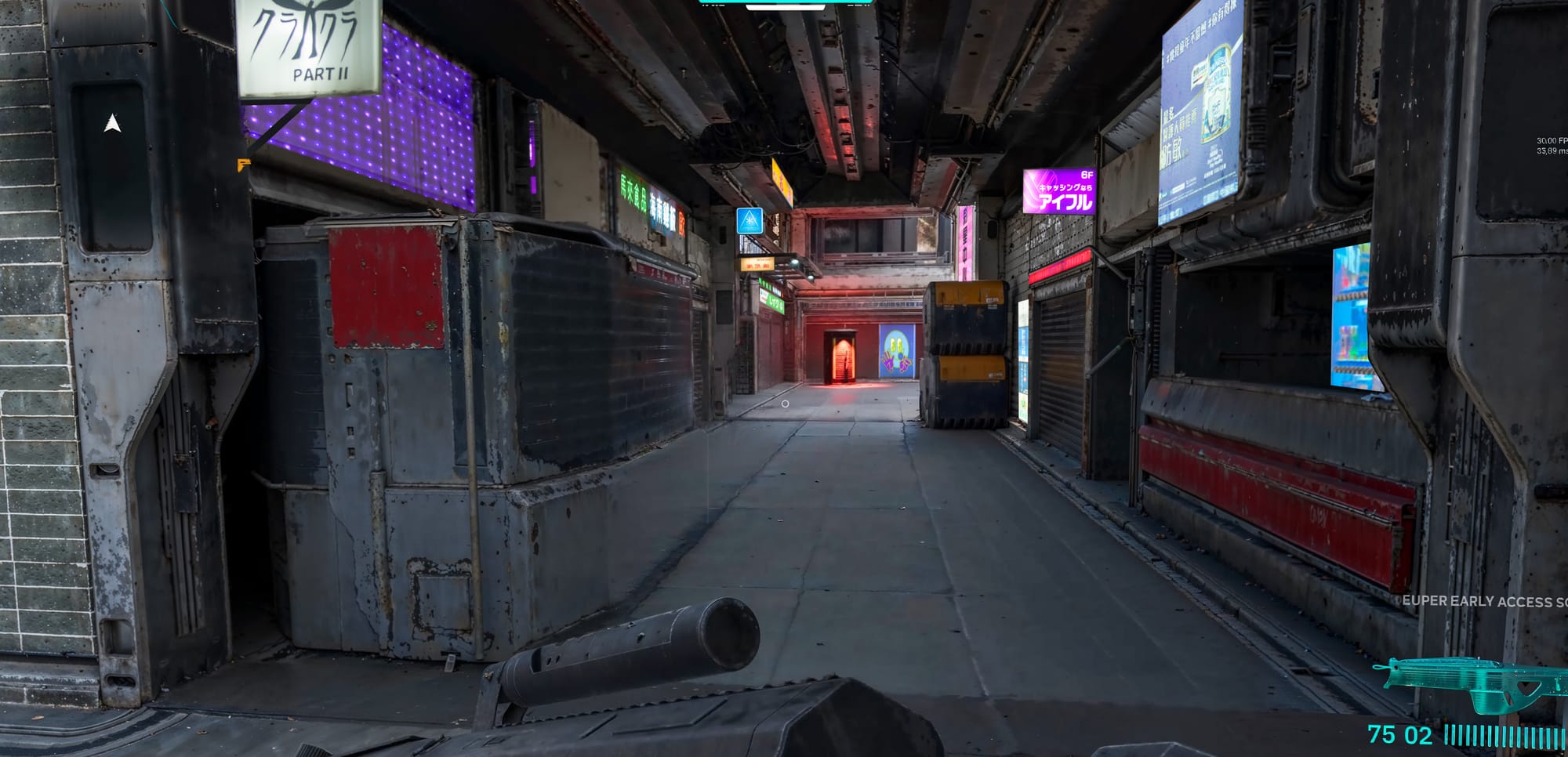Click the blue diamond sign above the alley

pos(750,222)
